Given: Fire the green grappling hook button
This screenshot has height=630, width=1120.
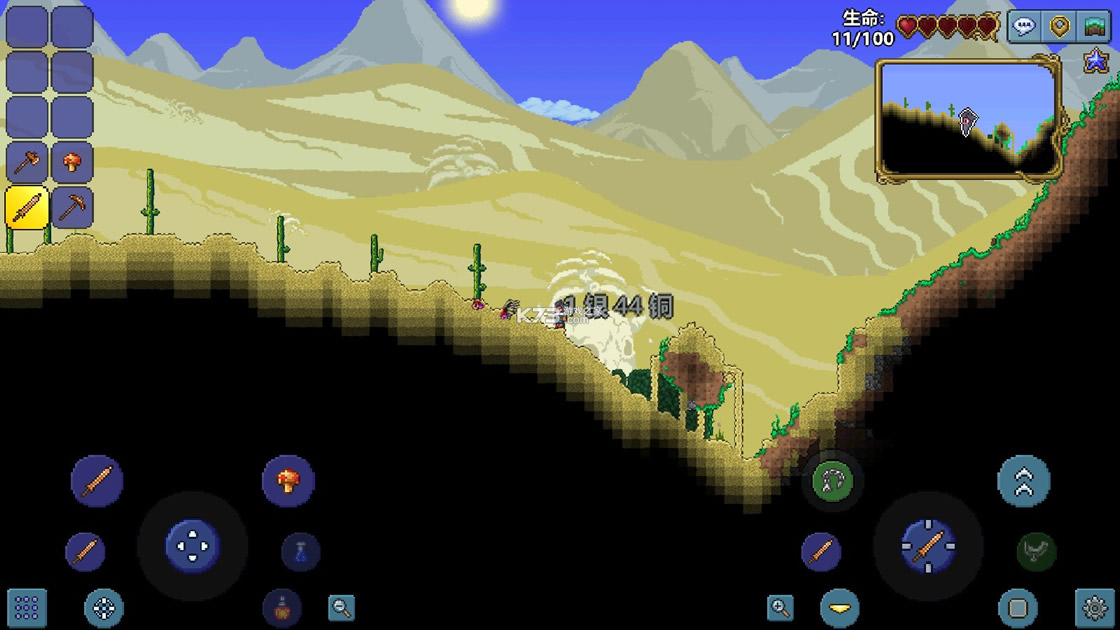Looking at the screenshot, I should (x=832, y=482).
